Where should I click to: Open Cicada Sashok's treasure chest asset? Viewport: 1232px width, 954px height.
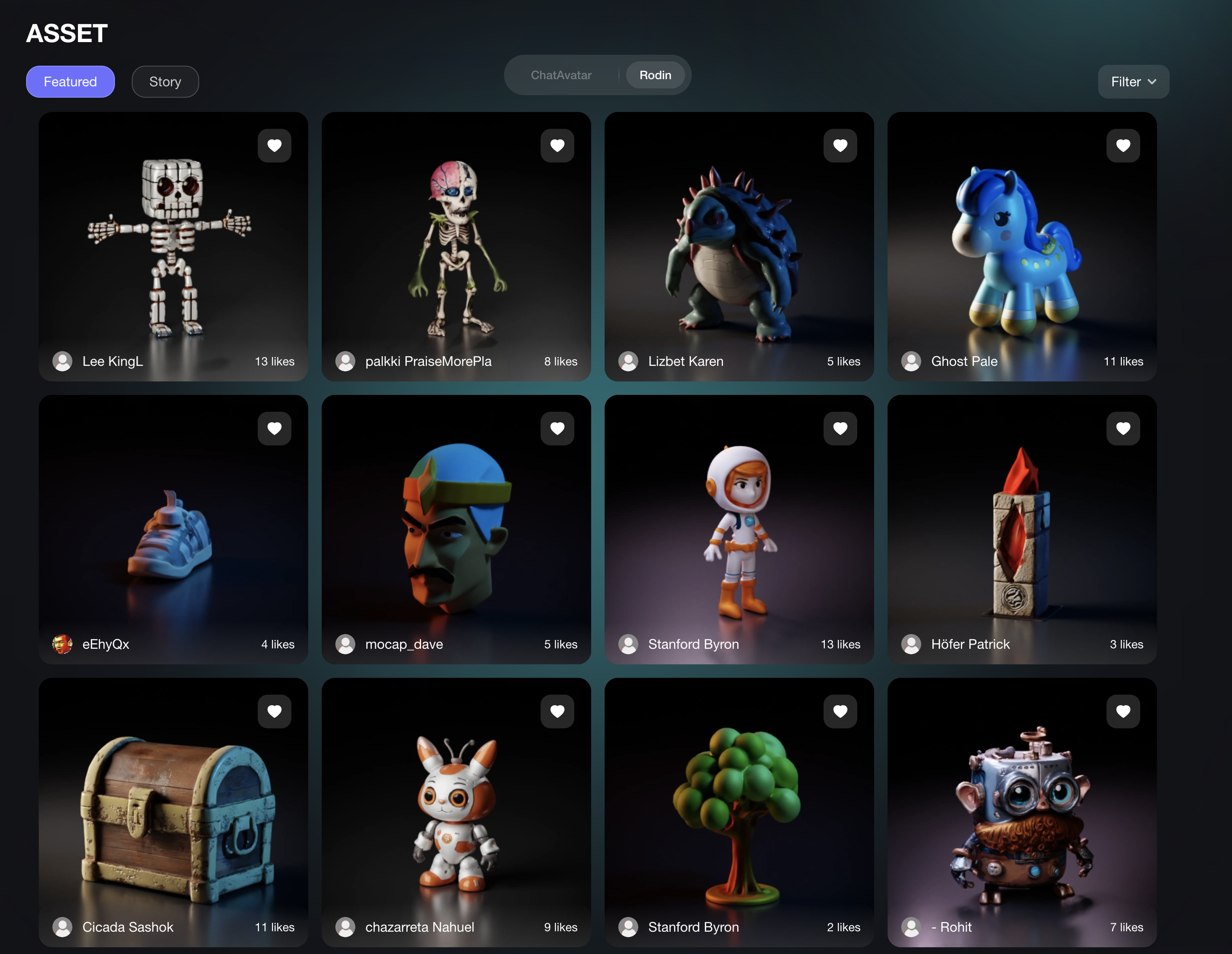point(172,813)
